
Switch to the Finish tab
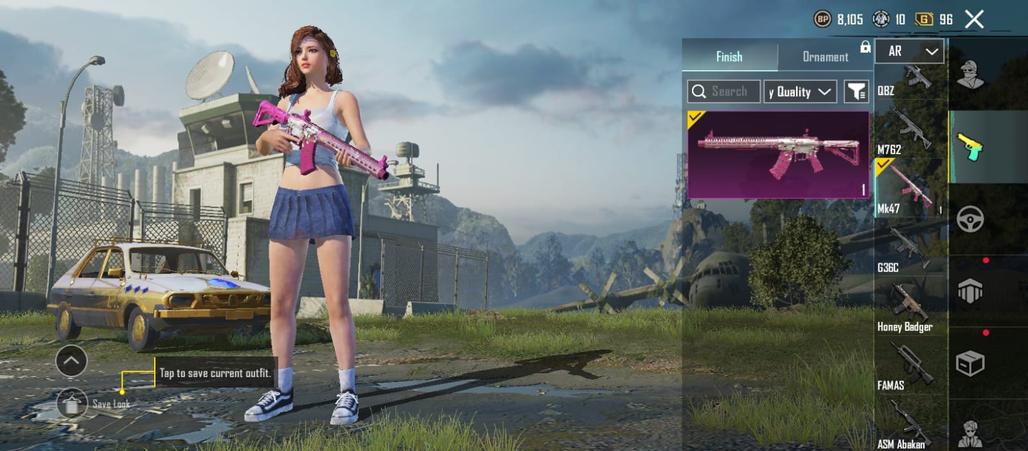coord(729,57)
